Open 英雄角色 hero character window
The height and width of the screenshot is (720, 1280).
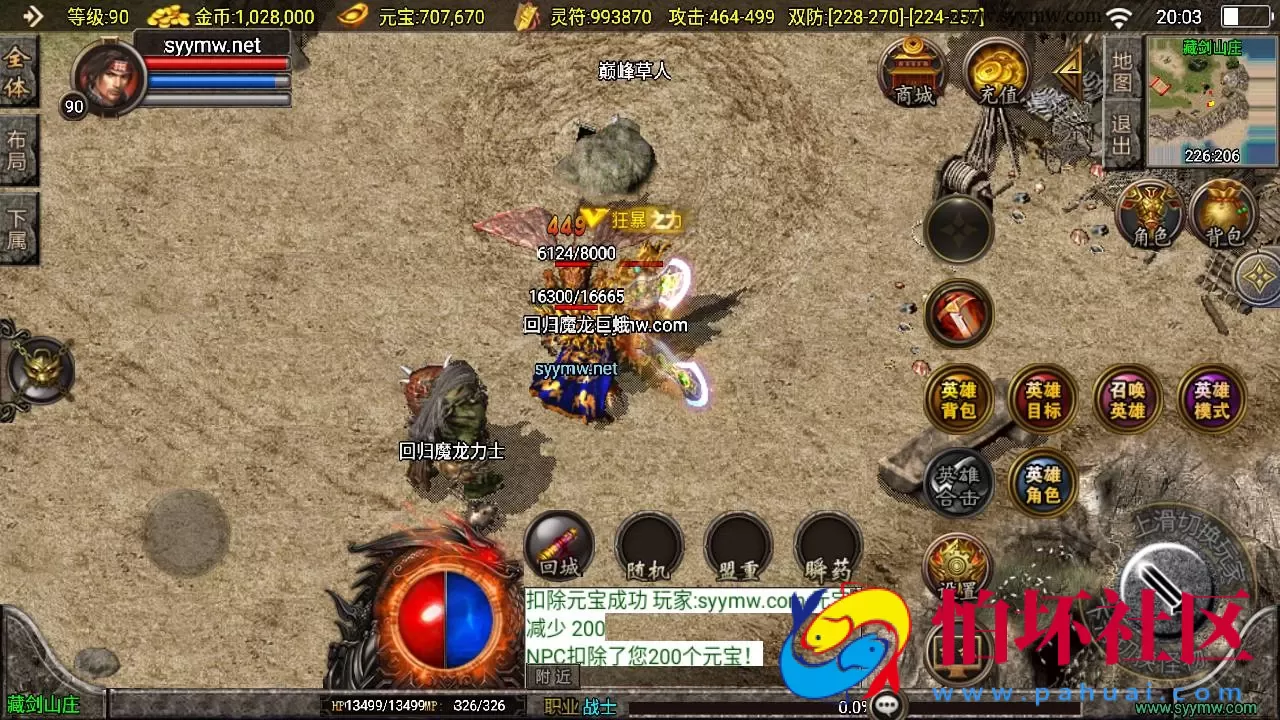(1042, 483)
